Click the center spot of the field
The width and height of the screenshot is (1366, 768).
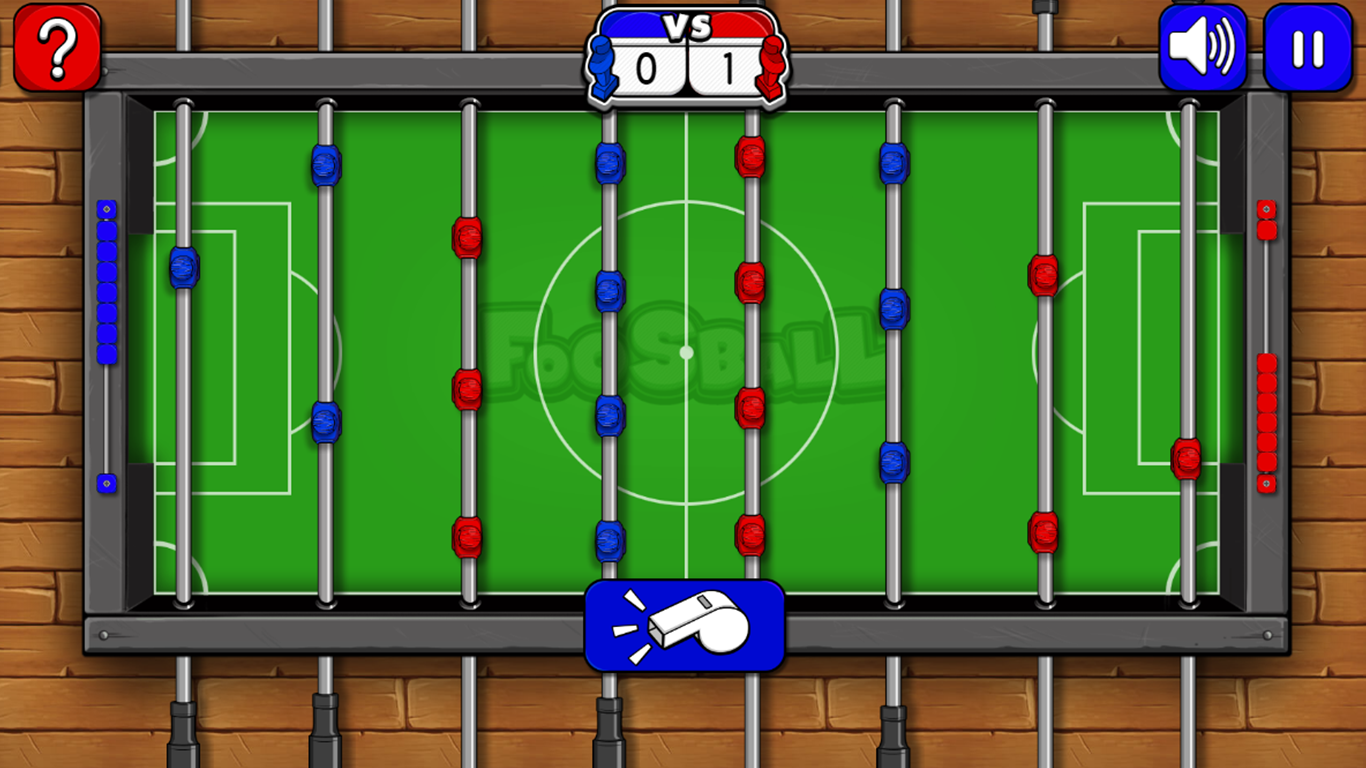[686, 352]
